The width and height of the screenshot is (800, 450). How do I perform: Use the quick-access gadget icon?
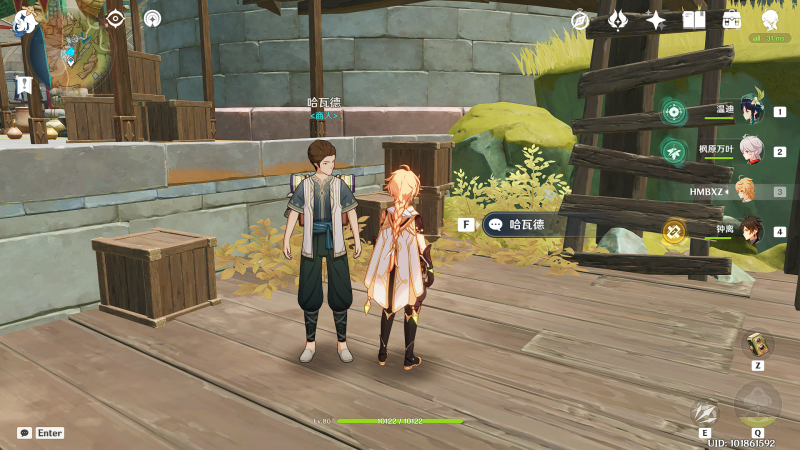point(757,344)
